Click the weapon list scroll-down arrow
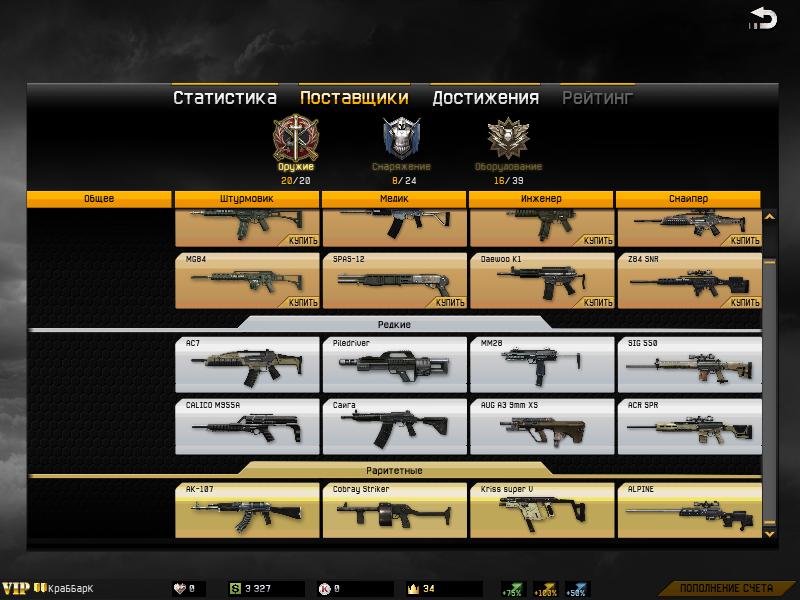This screenshot has width=800, height=600. point(769,534)
